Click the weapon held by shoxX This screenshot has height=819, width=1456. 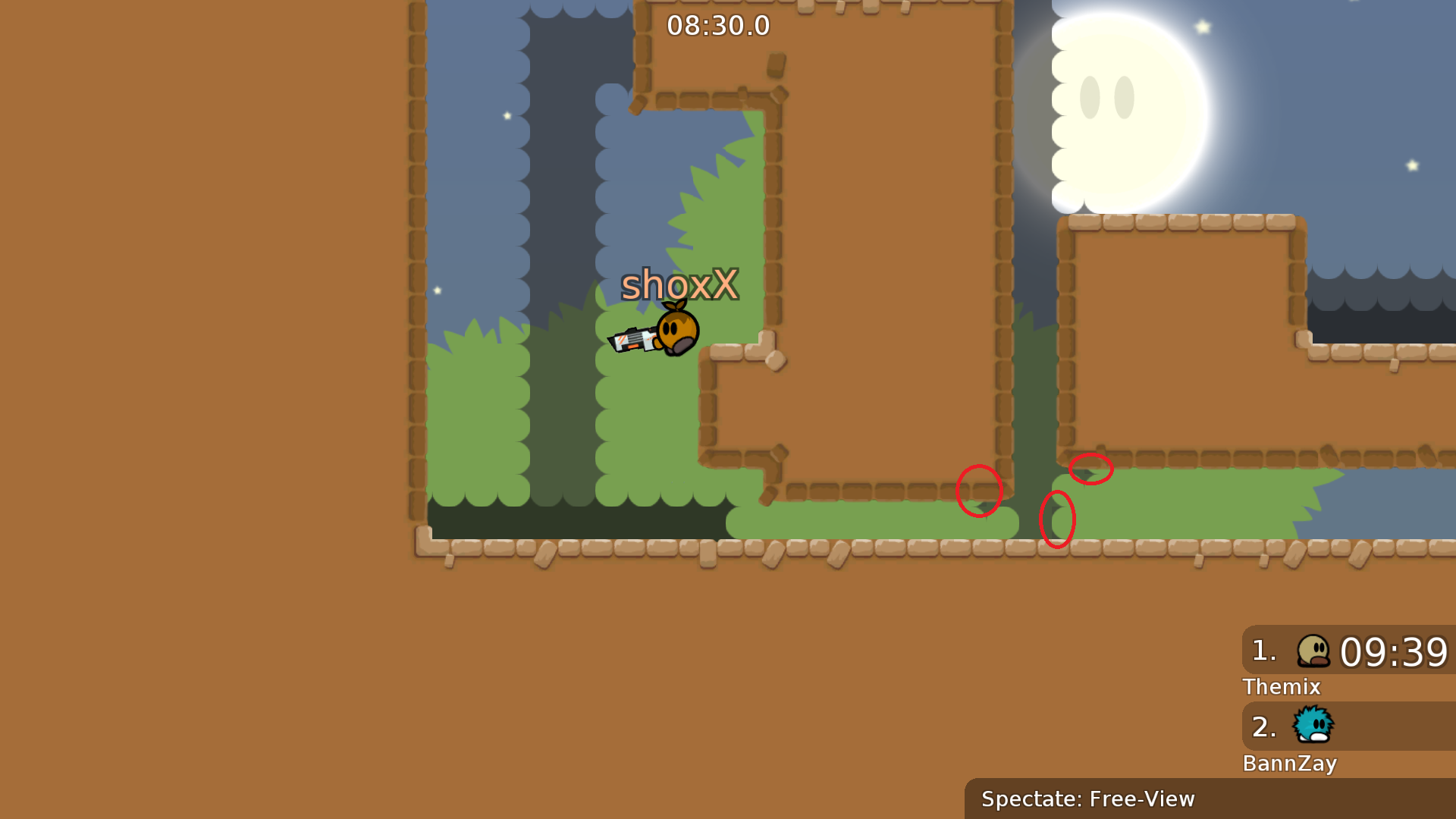[x=633, y=339]
